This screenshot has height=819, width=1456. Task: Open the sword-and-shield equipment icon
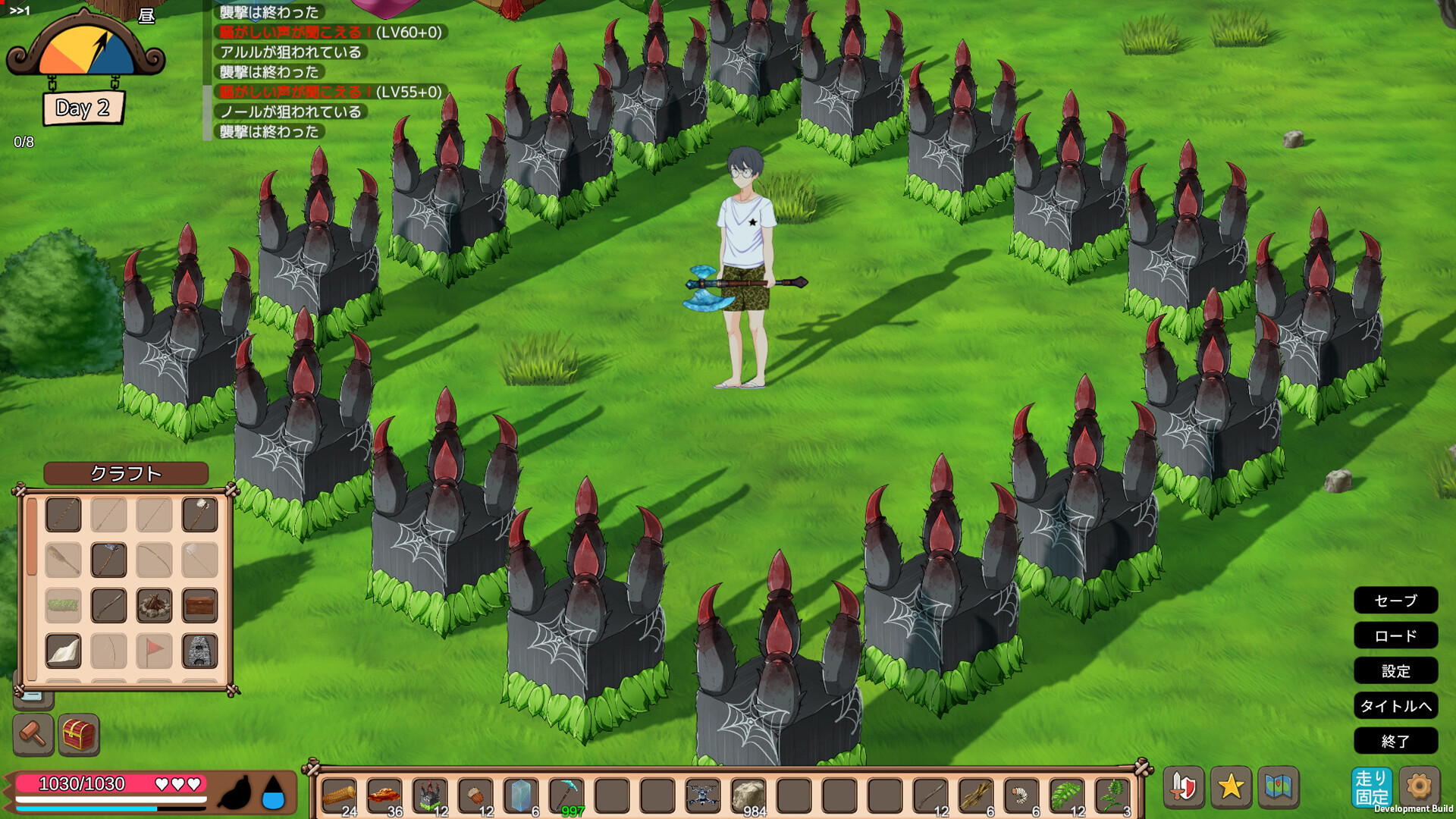pos(1184,786)
